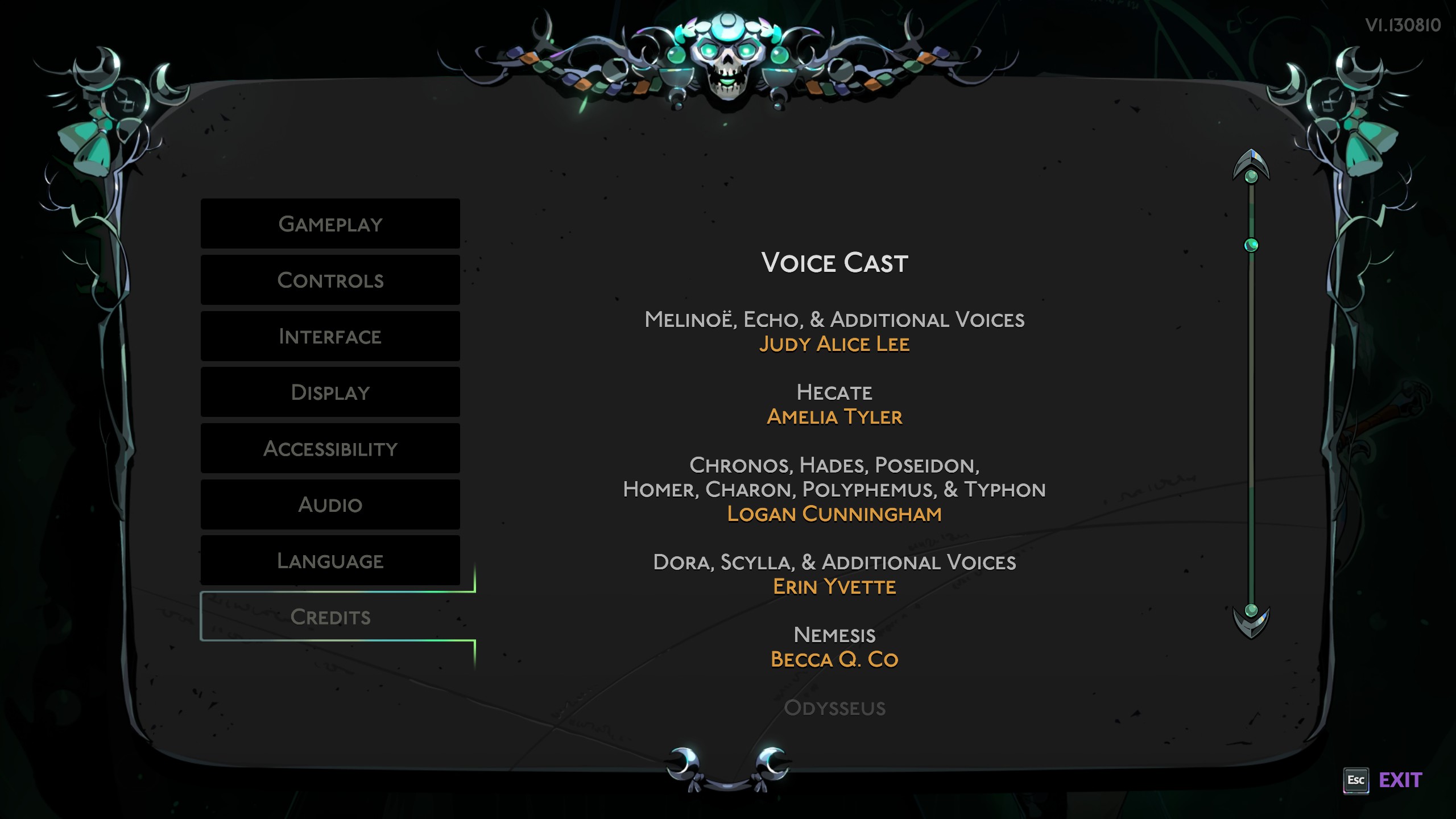The width and height of the screenshot is (1456, 819).
Task: Open the Gameplay settings
Action: pos(330,224)
